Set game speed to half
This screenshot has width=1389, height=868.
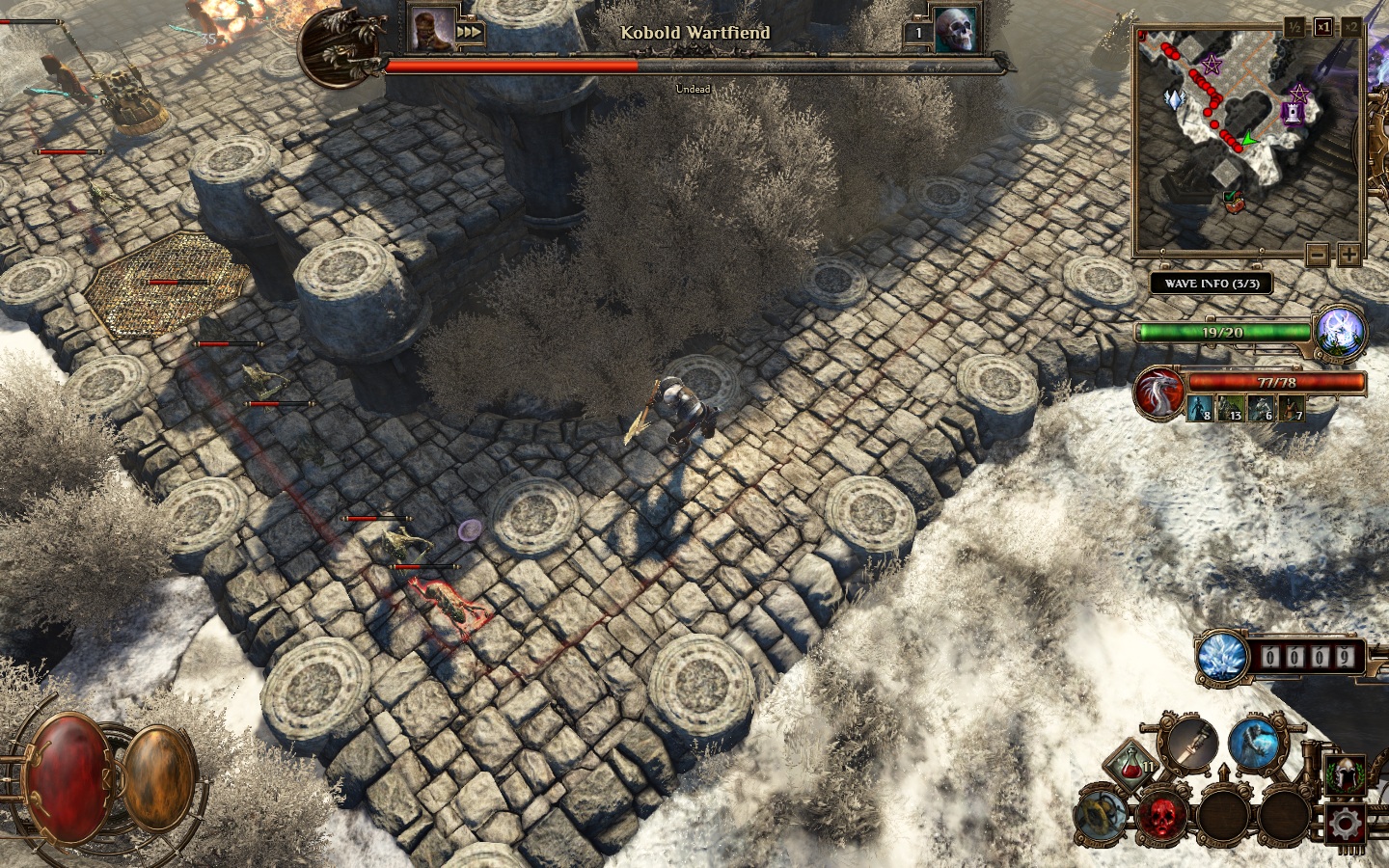(1294, 27)
